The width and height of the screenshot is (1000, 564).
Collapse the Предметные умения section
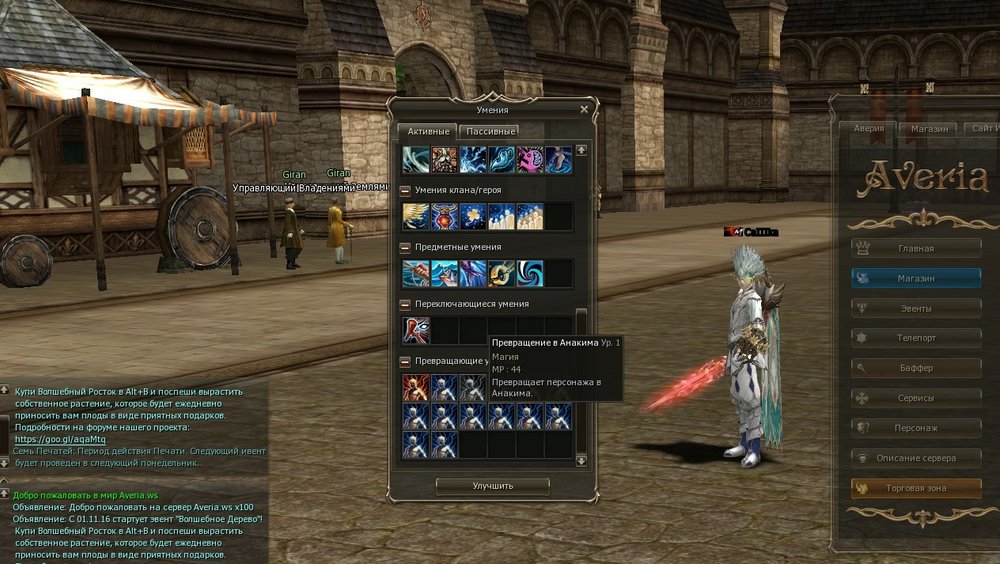(405, 247)
